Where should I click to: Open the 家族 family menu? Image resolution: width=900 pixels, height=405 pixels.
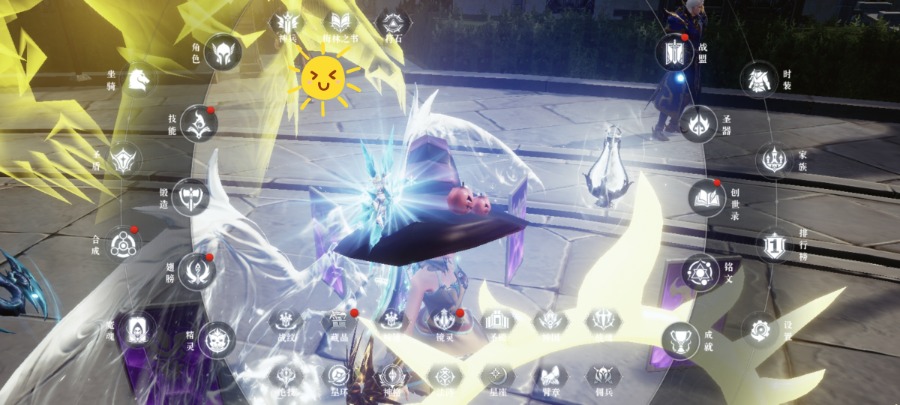pyautogui.click(x=772, y=159)
